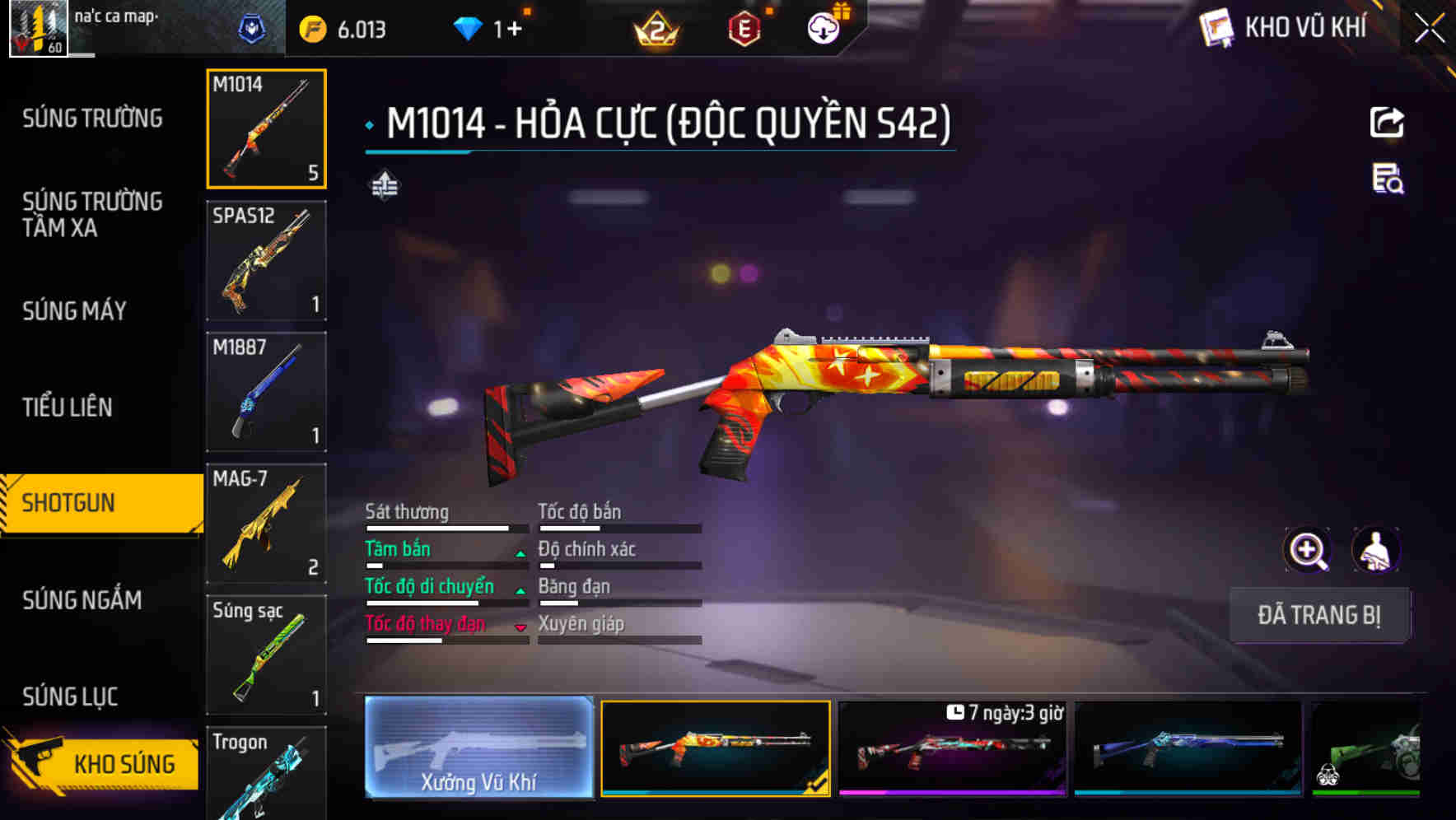
Task: Zoom the weapon using the magnifier icon
Action: coord(1307,550)
